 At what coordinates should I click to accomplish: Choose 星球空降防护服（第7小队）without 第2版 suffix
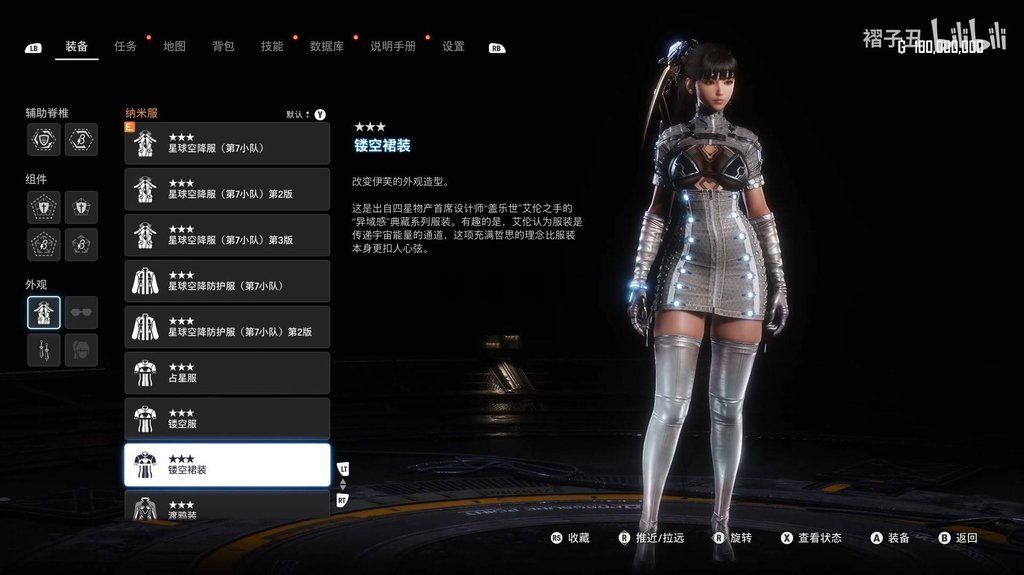(227, 281)
